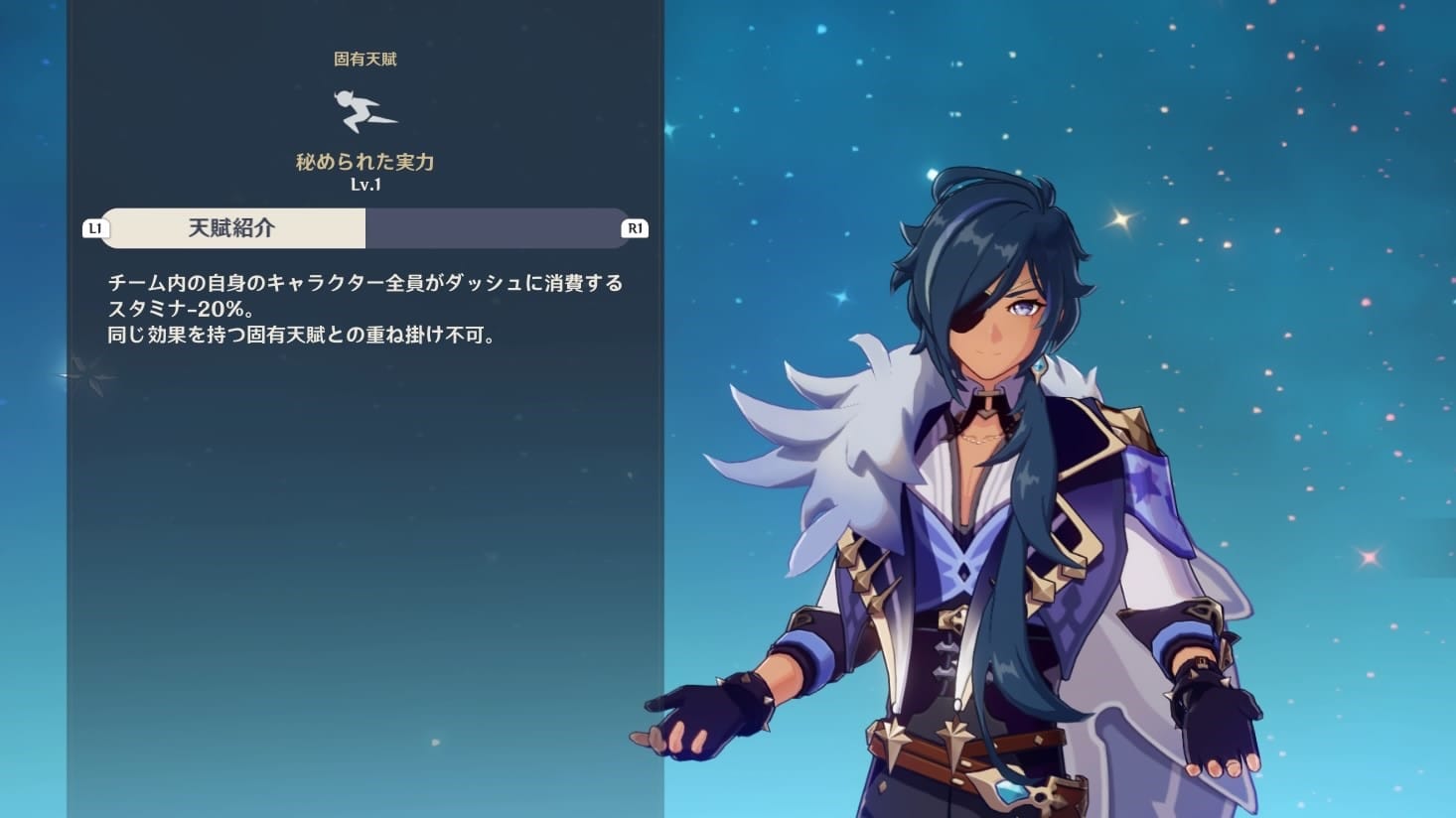Click the L1 shoulder button indicator
Image resolution: width=1456 pixels, height=818 pixels.
click(x=94, y=227)
